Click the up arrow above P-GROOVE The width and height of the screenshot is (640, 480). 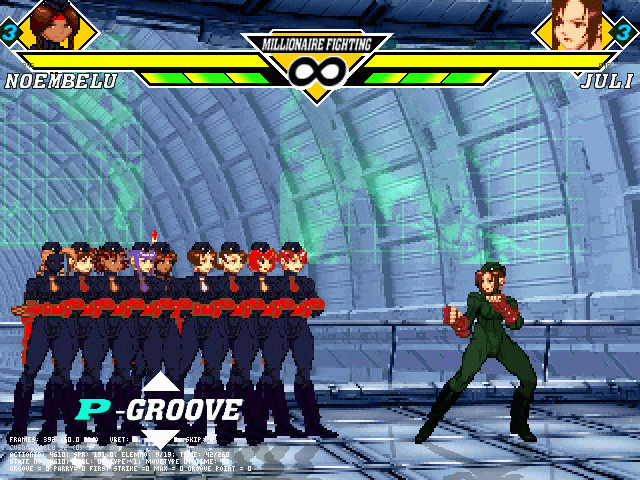point(160,382)
